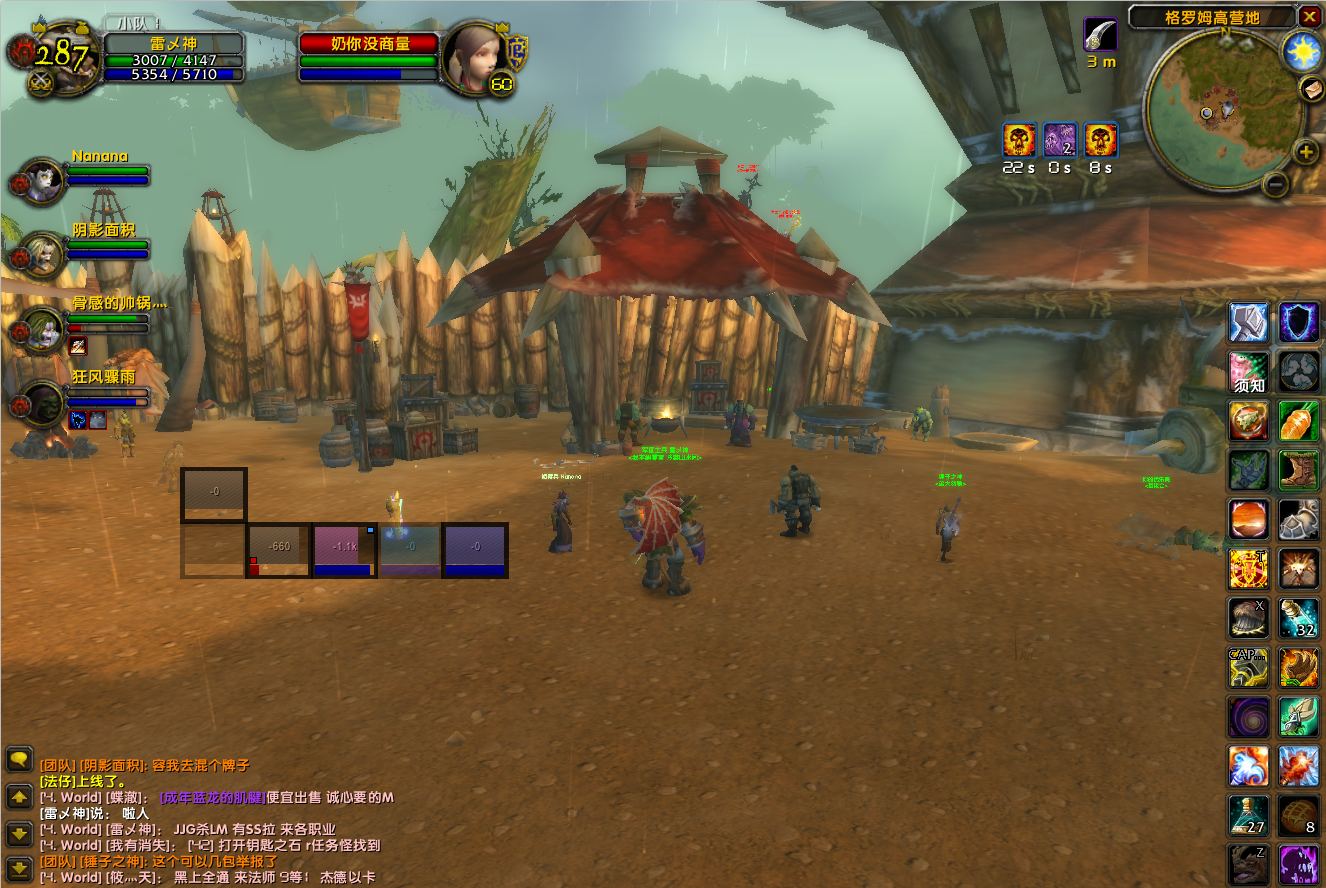Target party member 狂风骤雨

point(43,403)
